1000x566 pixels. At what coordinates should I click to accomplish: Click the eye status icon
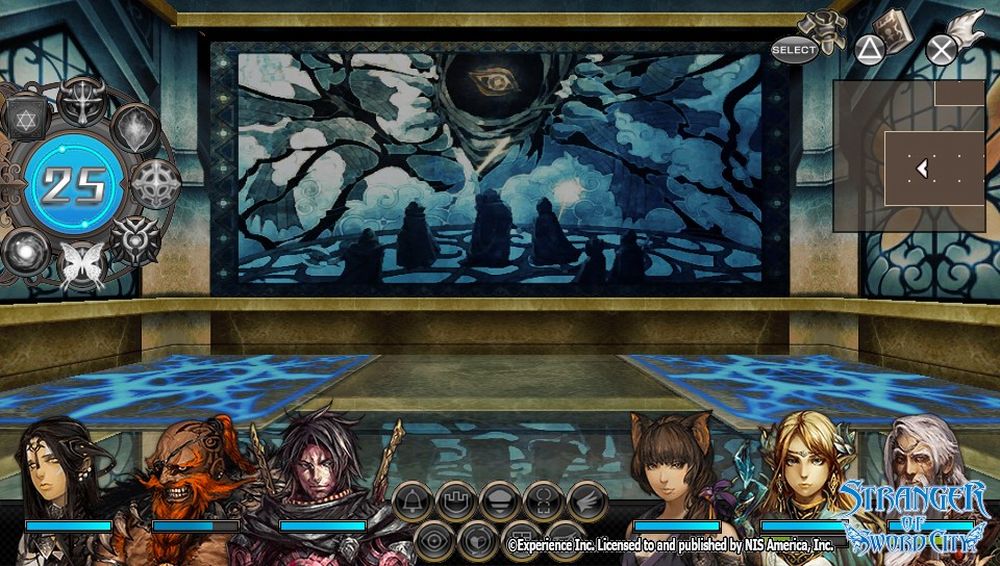point(432,539)
